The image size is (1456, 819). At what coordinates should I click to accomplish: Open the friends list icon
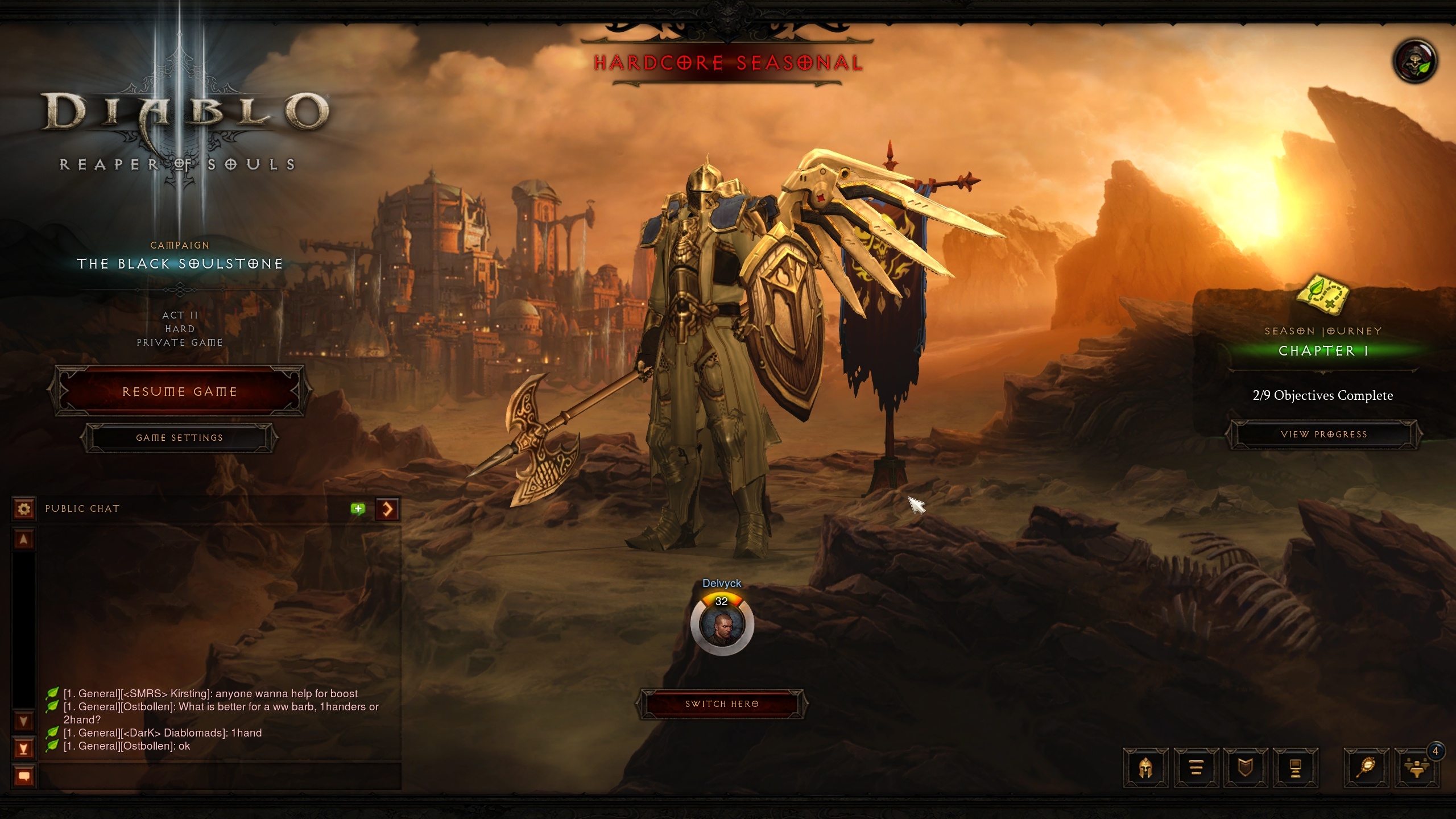click(1416, 768)
